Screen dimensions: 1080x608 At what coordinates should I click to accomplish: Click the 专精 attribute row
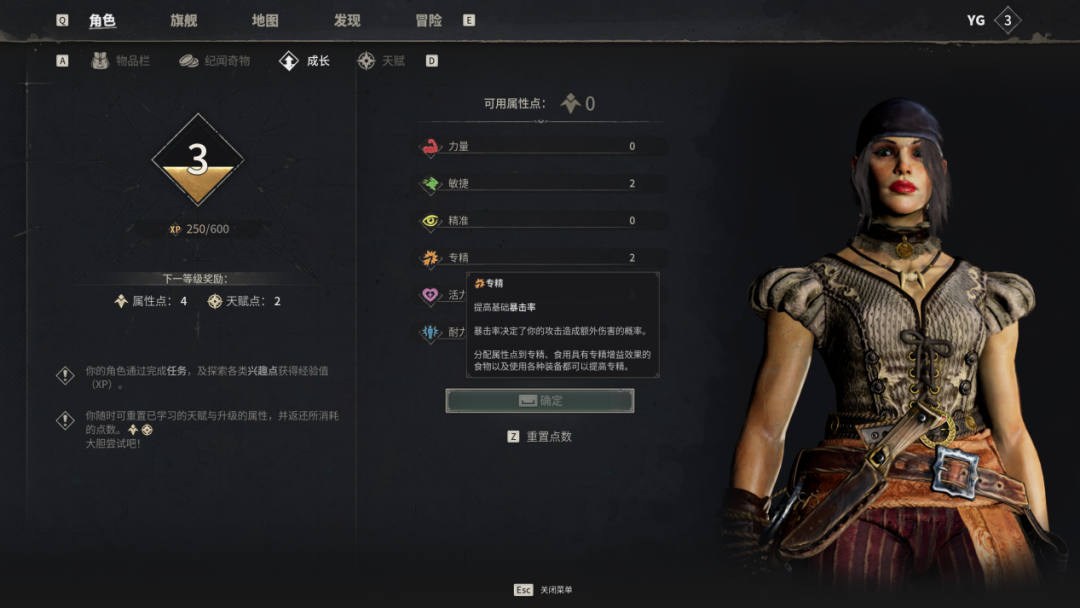pyautogui.click(x=540, y=258)
